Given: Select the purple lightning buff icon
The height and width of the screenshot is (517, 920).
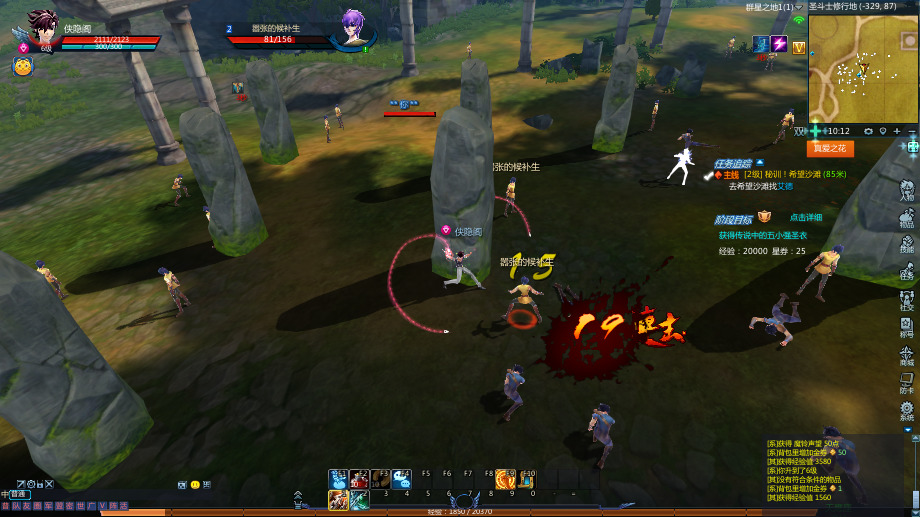Looking at the screenshot, I should (x=778, y=45).
